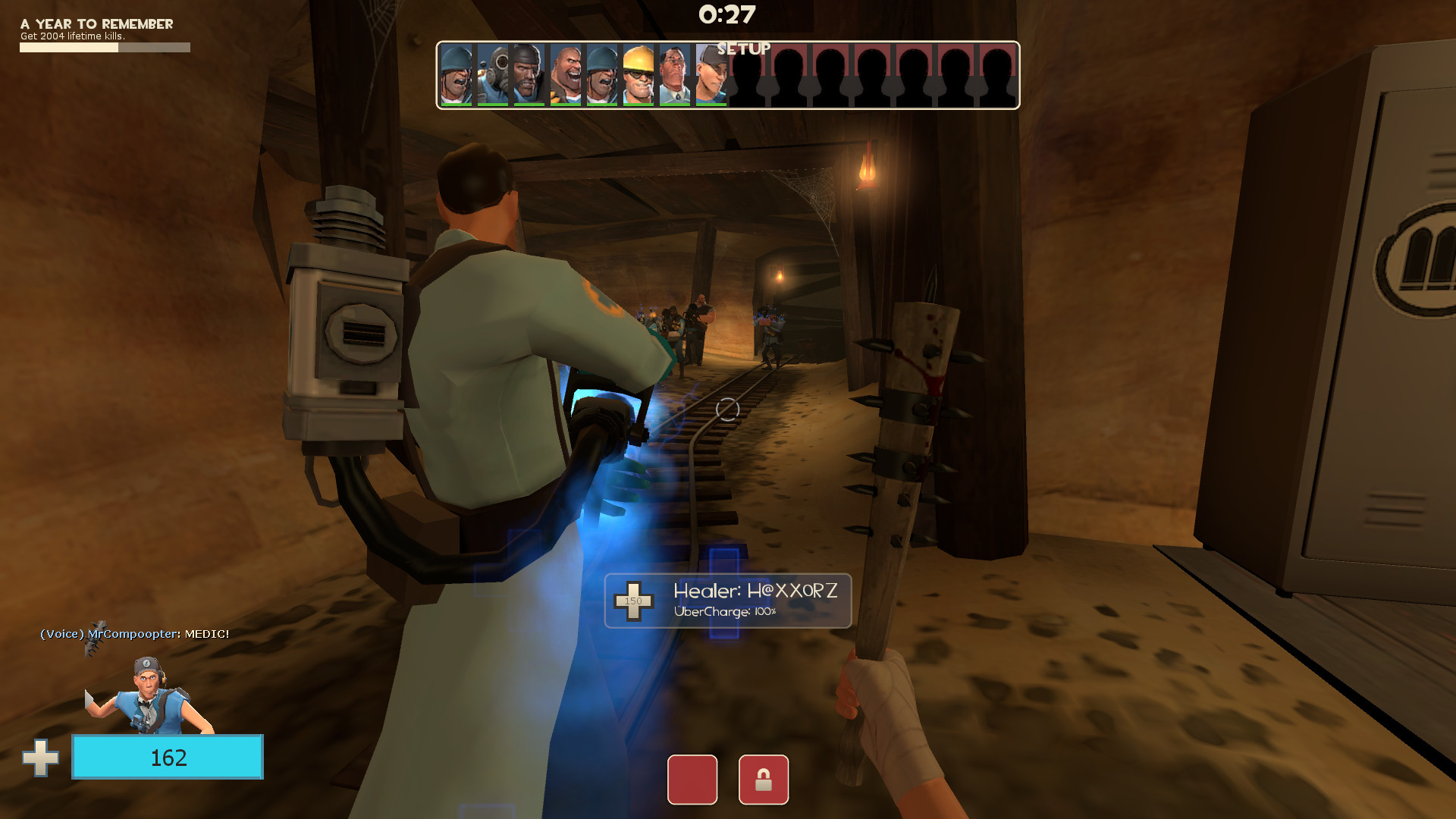
Task: Toggle the cross icon on the Healer panel
Action: coord(634,601)
